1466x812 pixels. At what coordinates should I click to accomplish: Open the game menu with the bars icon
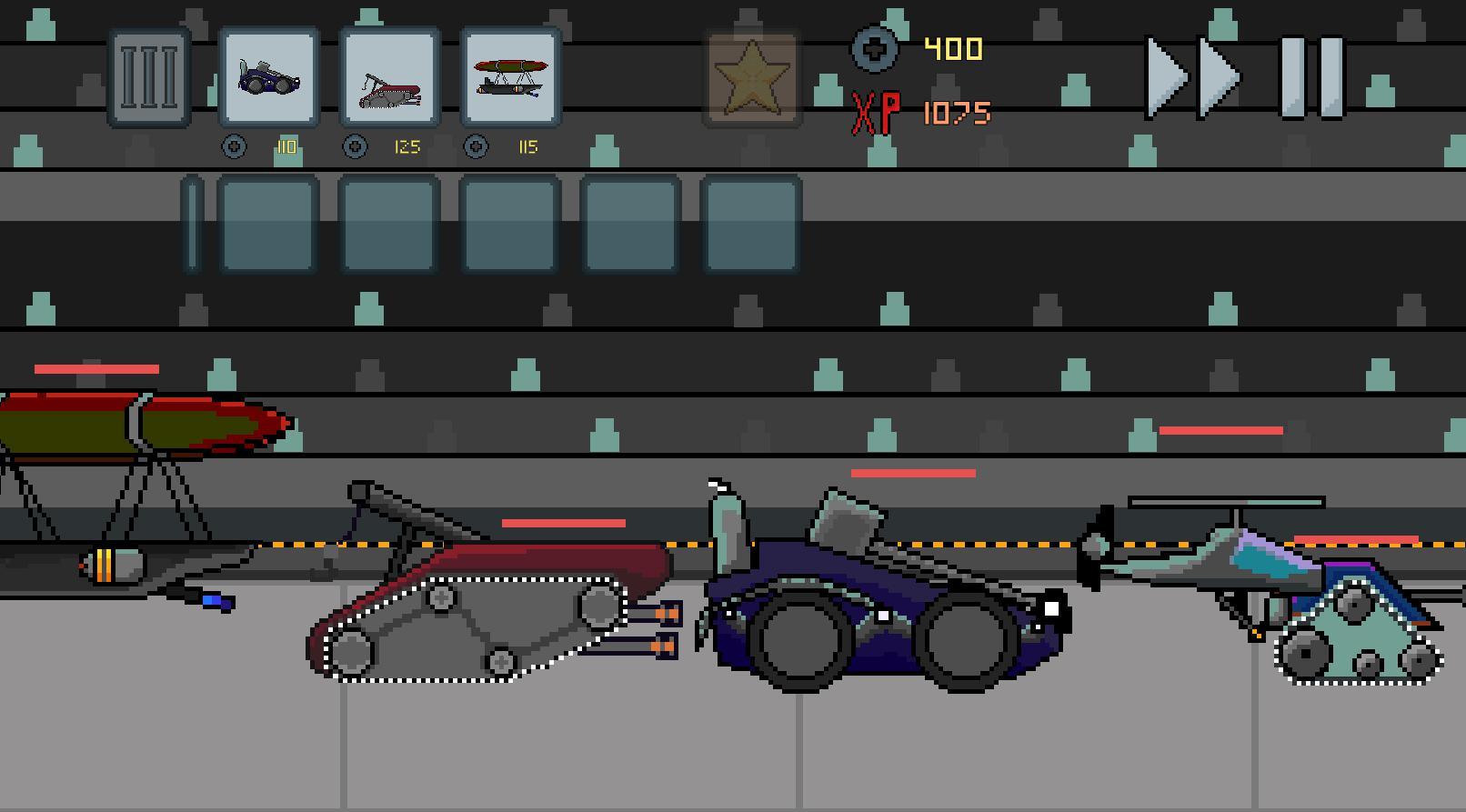pos(148,77)
